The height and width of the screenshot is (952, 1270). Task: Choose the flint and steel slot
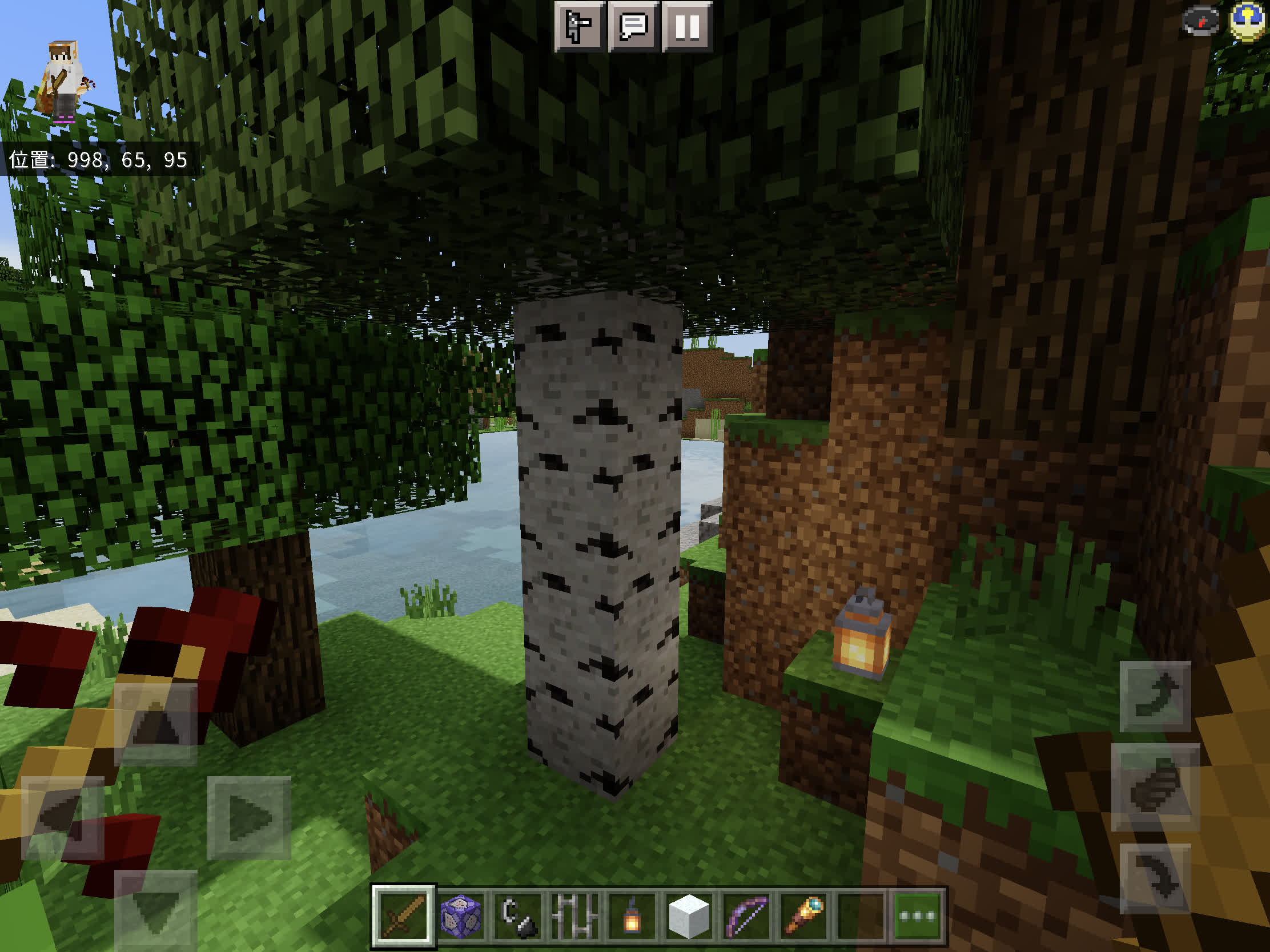tap(518, 916)
